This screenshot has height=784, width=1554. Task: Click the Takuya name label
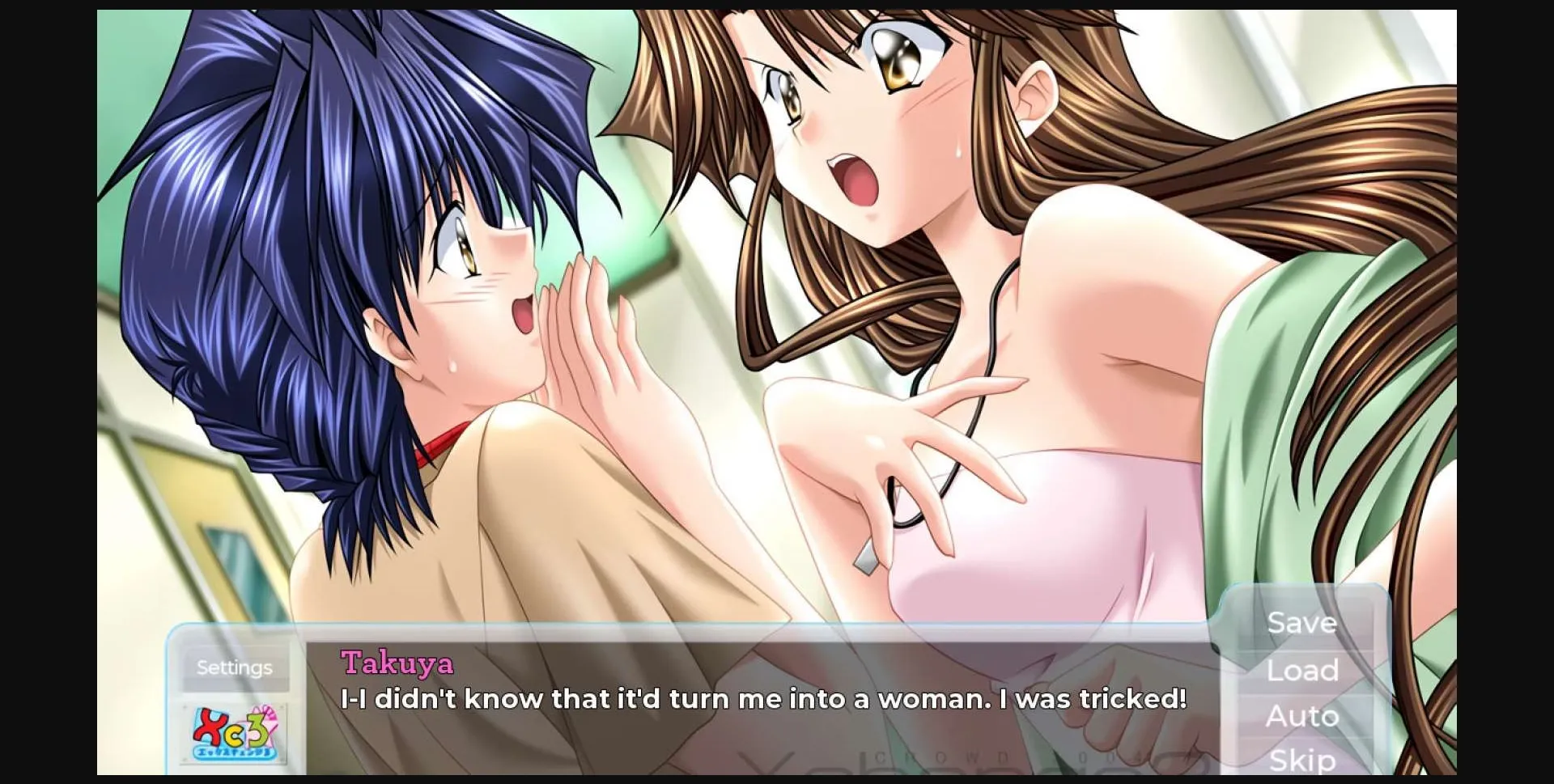pyautogui.click(x=398, y=665)
